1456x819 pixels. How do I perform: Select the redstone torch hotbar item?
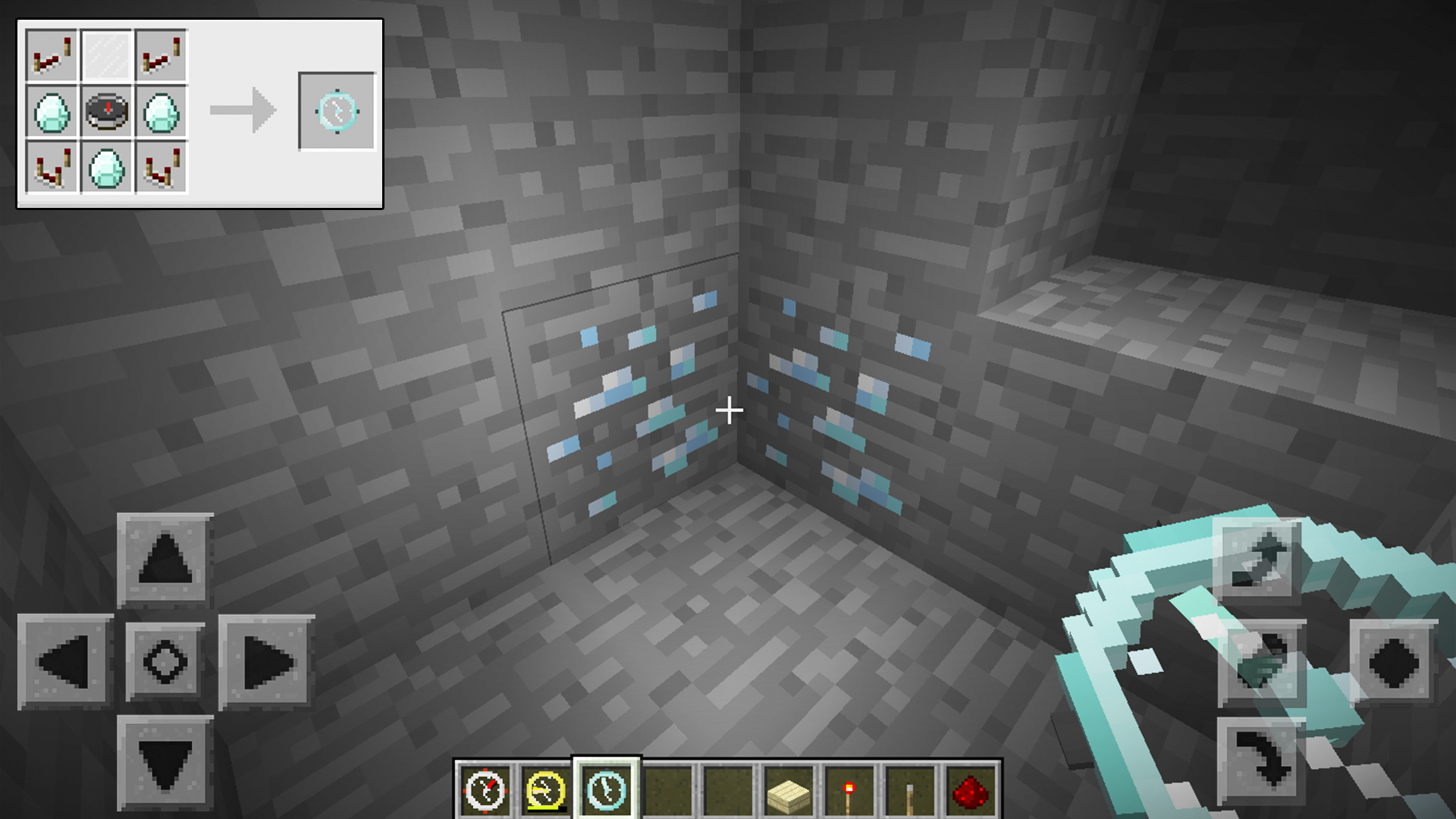pyautogui.click(x=849, y=789)
